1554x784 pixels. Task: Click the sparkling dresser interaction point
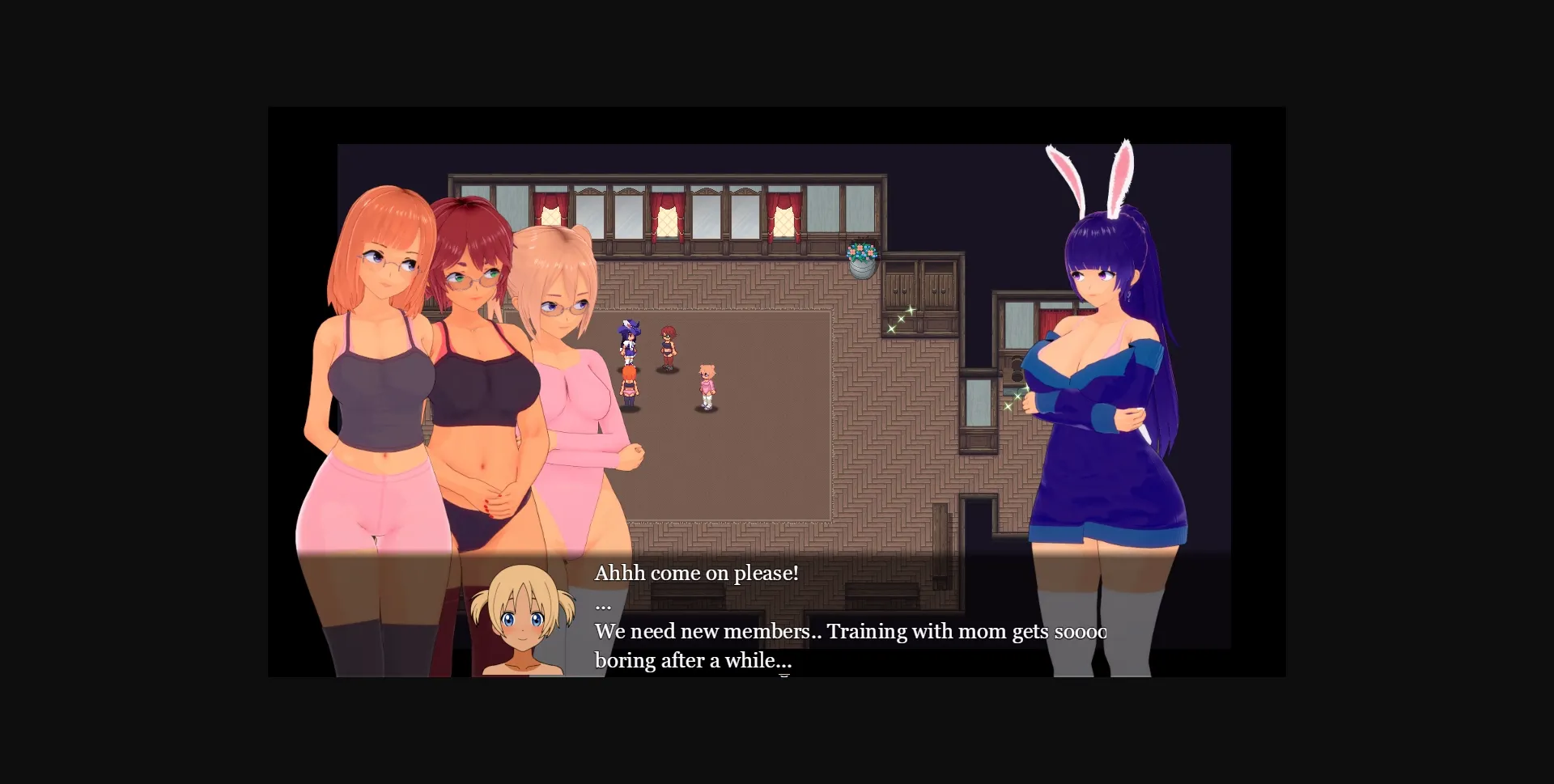(902, 319)
